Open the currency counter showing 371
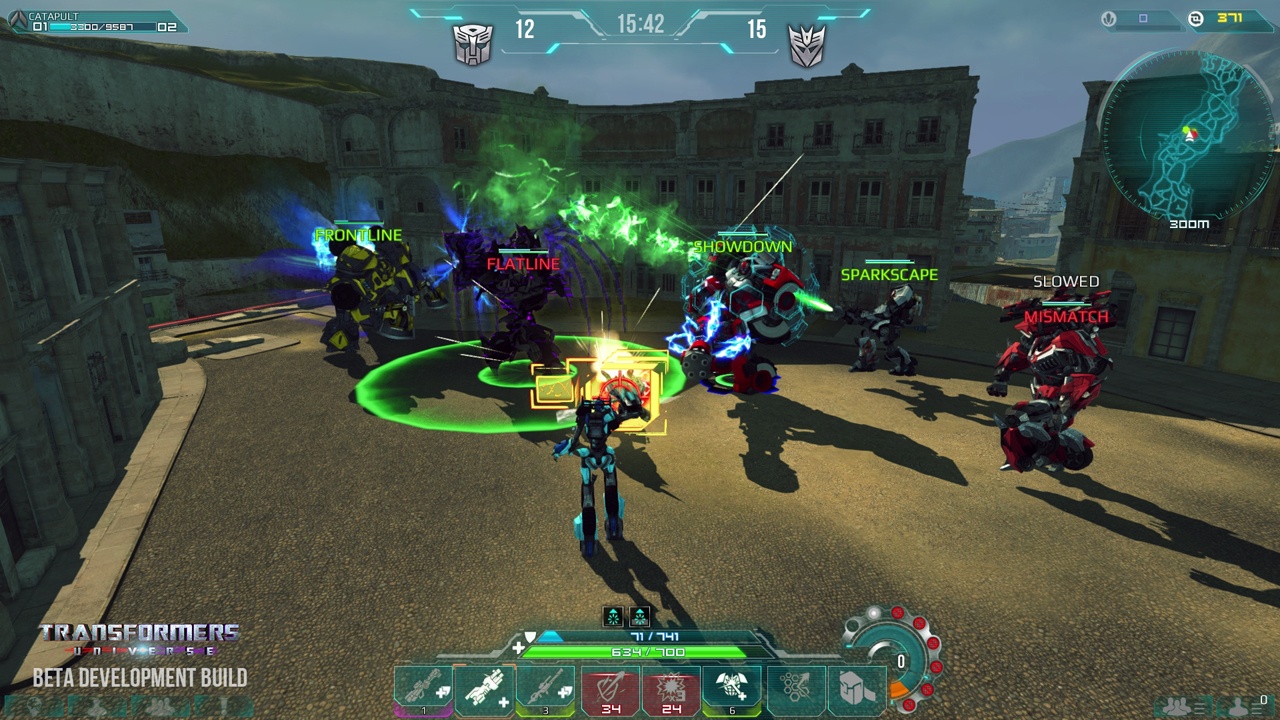 click(x=1230, y=18)
